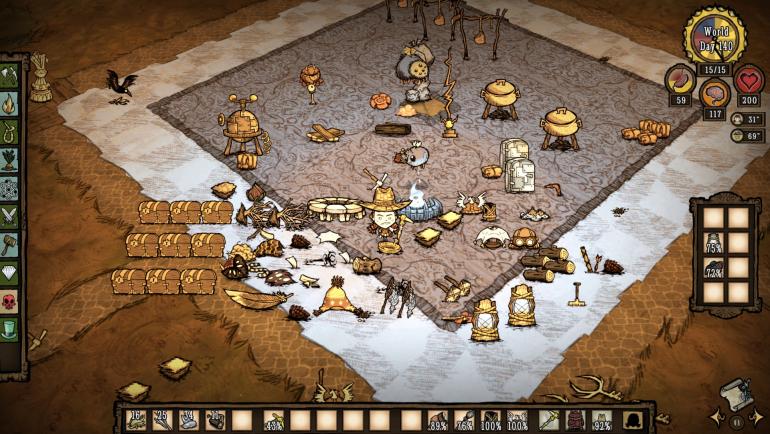Image resolution: width=770 pixels, height=434 pixels.
Task: Select the inventory stack of 16 items
Action: pos(137,419)
